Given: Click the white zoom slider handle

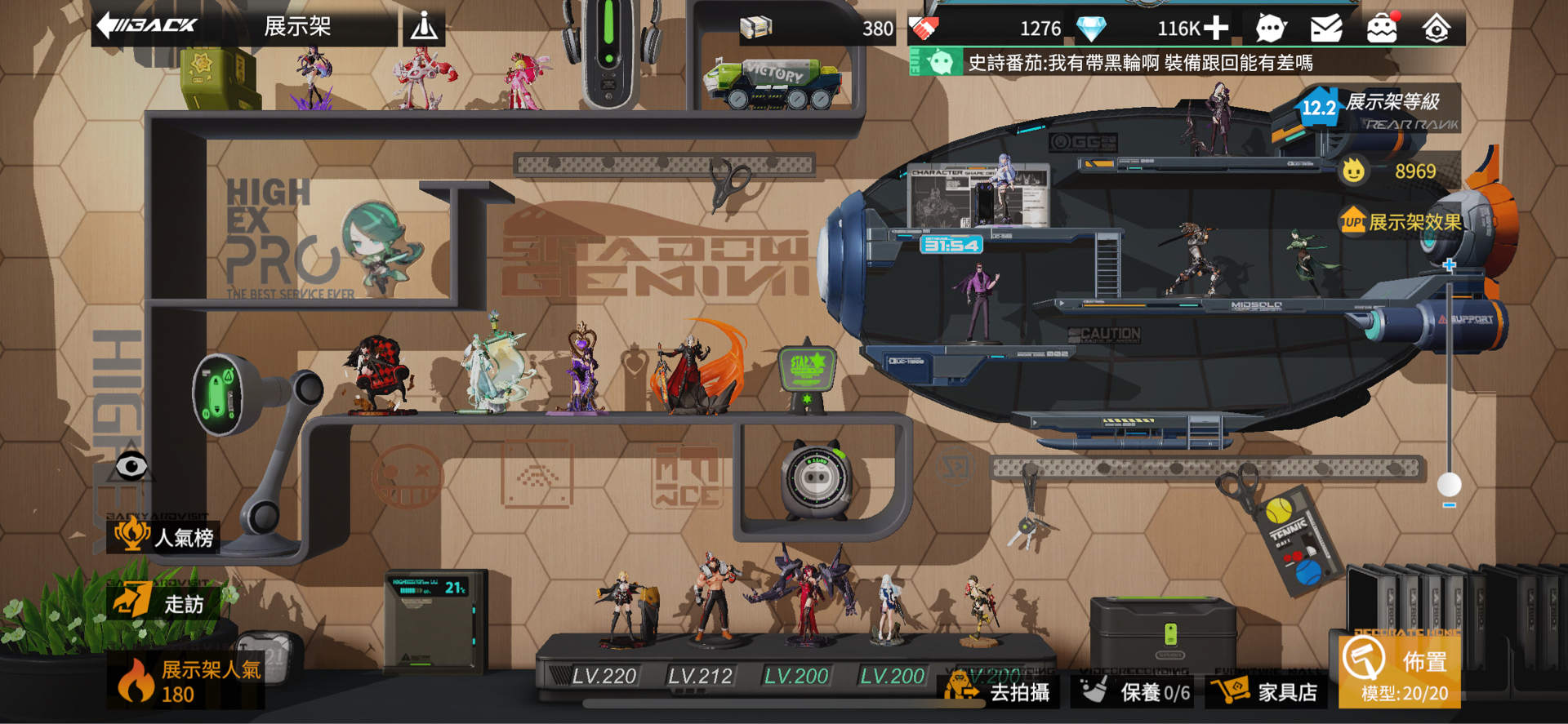Looking at the screenshot, I should (1450, 484).
